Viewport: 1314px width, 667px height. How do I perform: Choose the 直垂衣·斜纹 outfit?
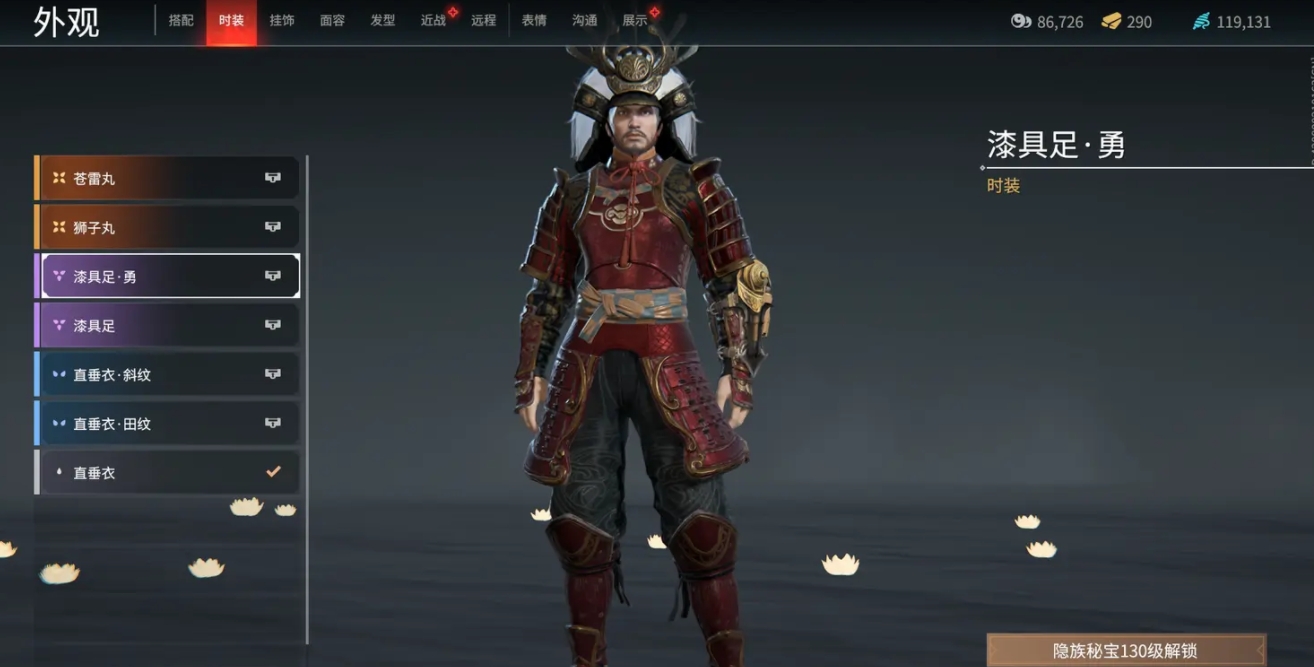(168, 374)
